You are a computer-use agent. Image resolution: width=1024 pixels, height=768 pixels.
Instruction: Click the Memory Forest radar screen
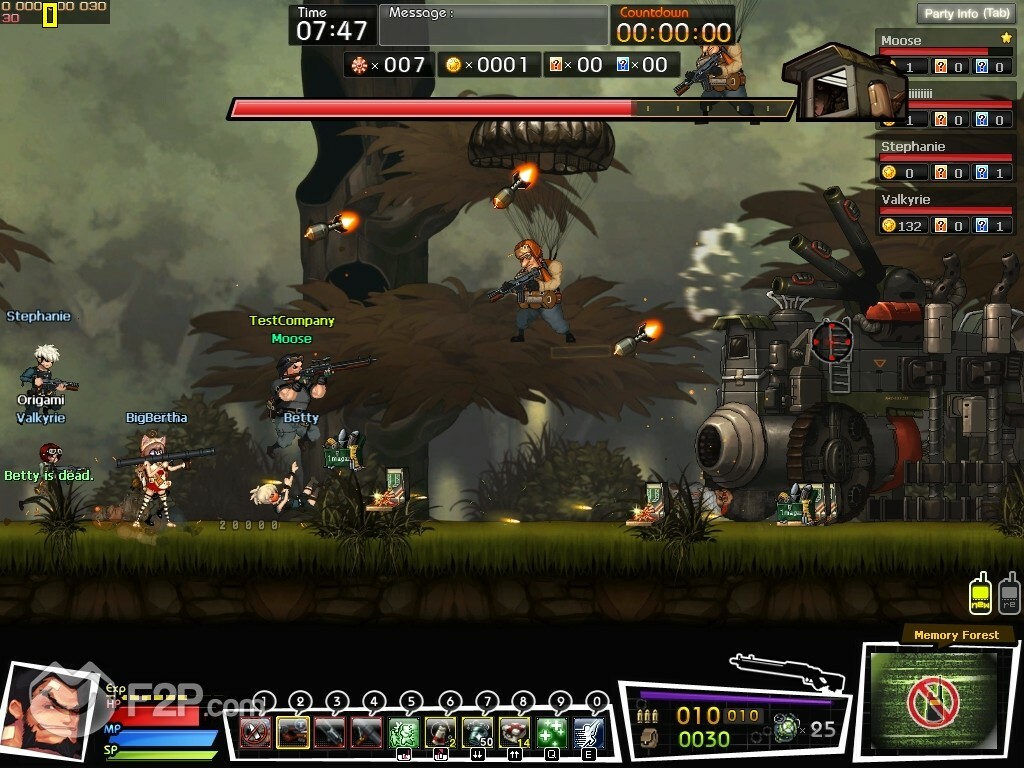[932, 701]
